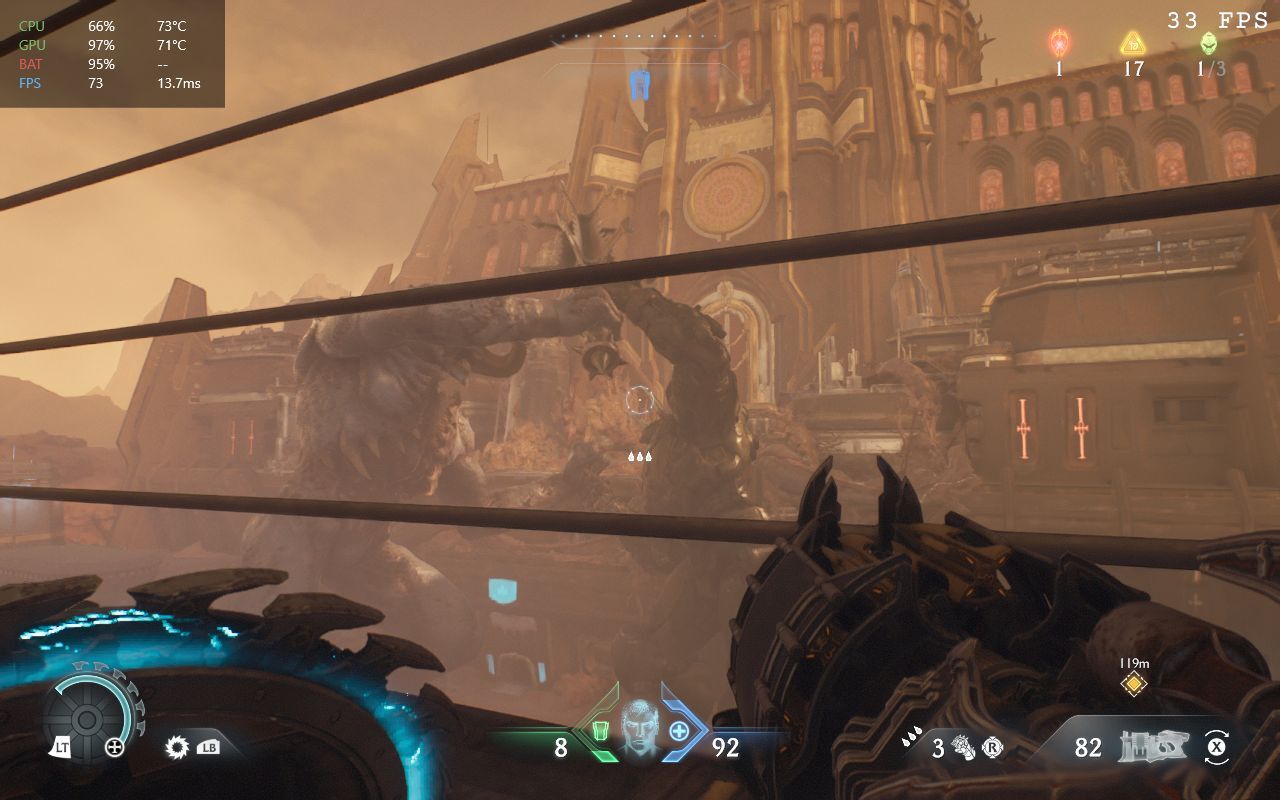The width and height of the screenshot is (1280, 800).
Task: Click the performance overlay stats panel
Action: coord(112,54)
